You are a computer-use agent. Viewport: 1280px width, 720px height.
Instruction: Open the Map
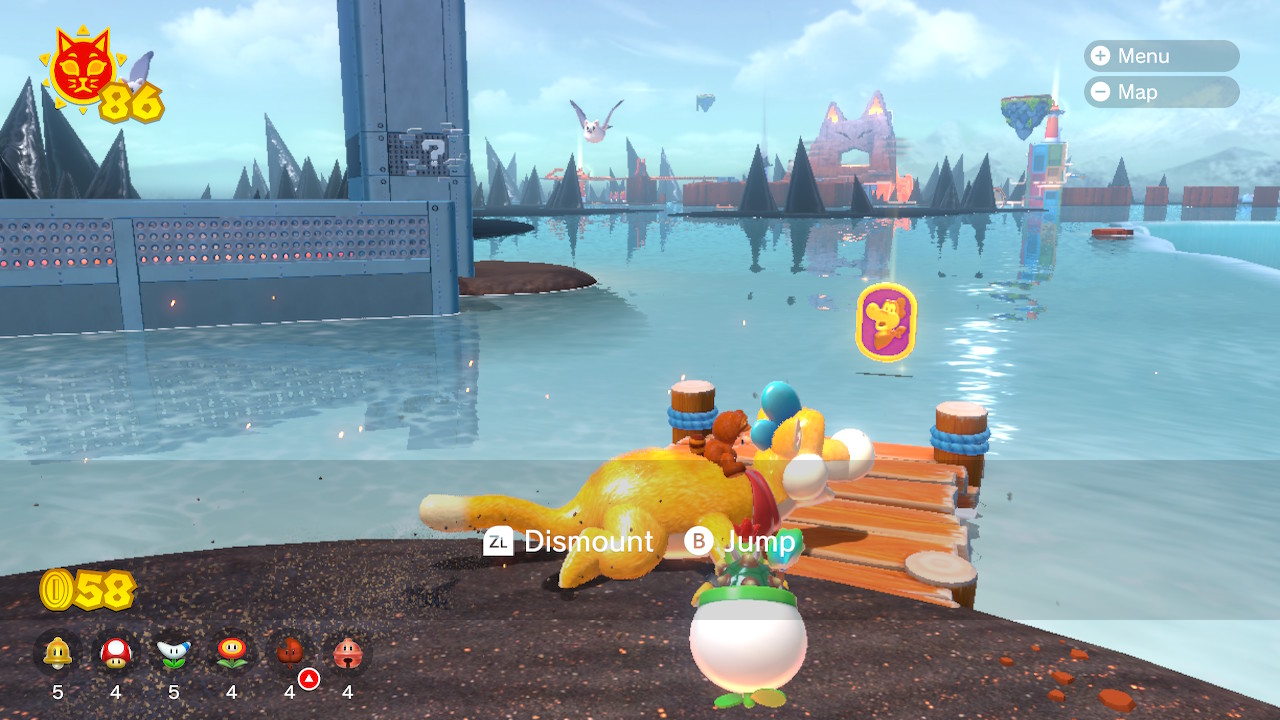point(1160,92)
